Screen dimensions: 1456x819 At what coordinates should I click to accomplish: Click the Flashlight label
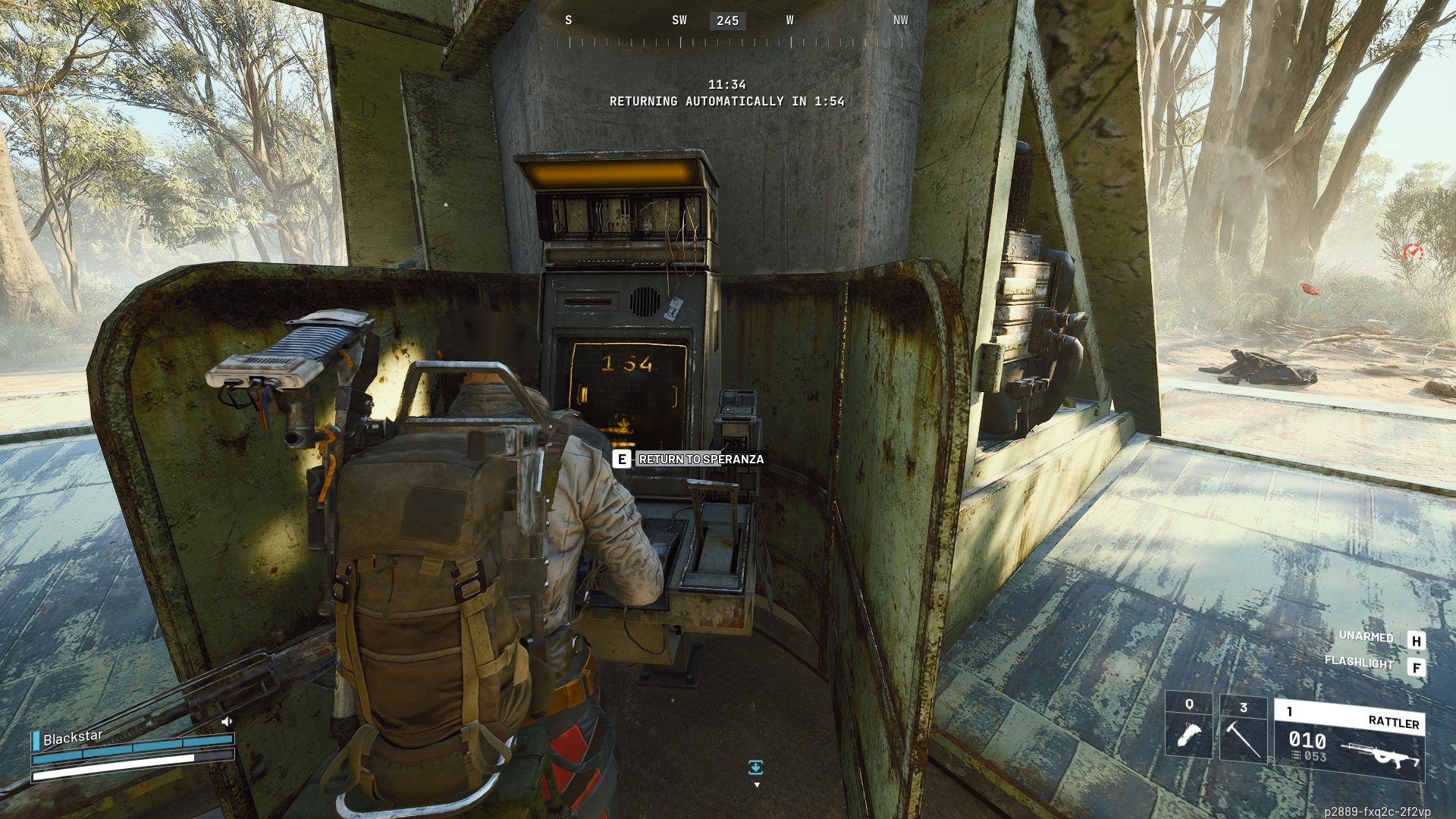point(1359,662)
